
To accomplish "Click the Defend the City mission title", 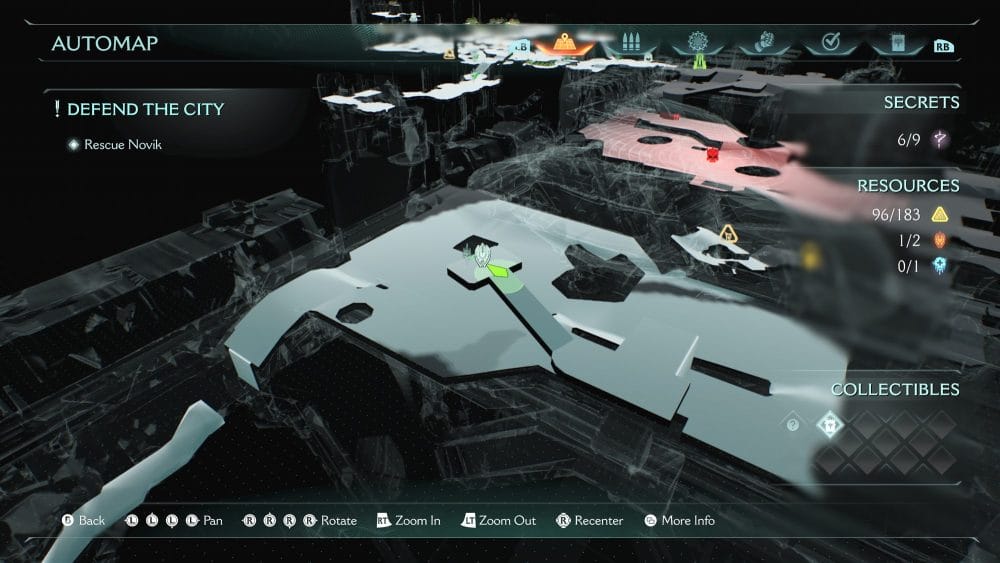I will pyautogui.click(x=145, y=109).
